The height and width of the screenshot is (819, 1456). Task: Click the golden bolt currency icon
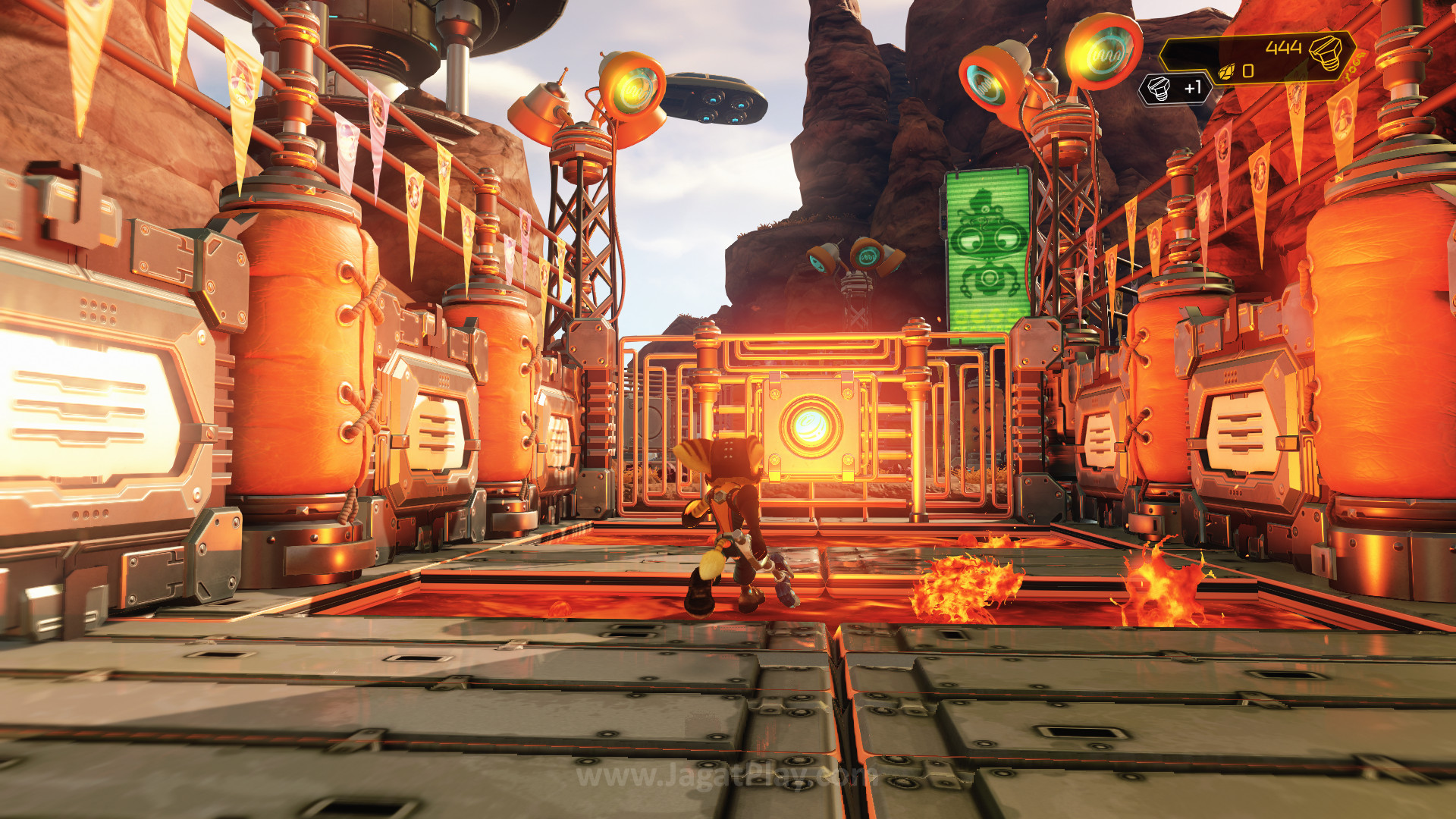tap(1326, 52)
